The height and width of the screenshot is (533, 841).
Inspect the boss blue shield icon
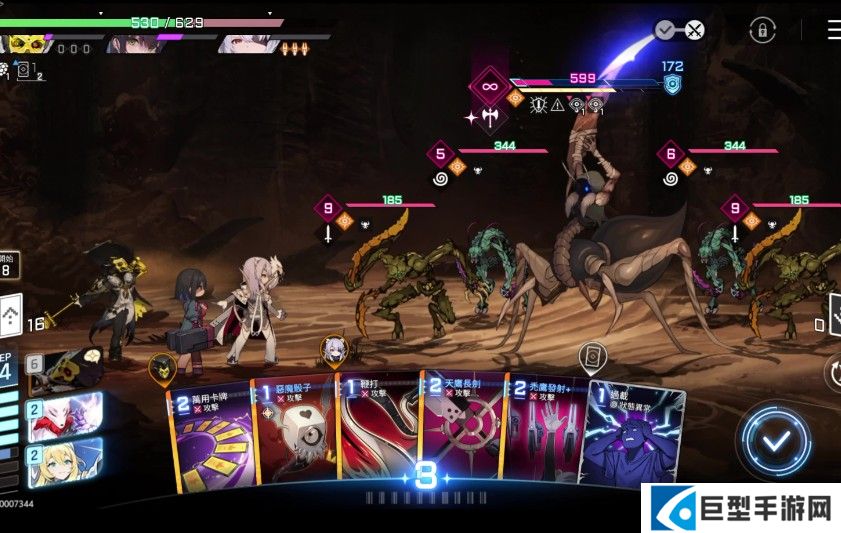672,84
